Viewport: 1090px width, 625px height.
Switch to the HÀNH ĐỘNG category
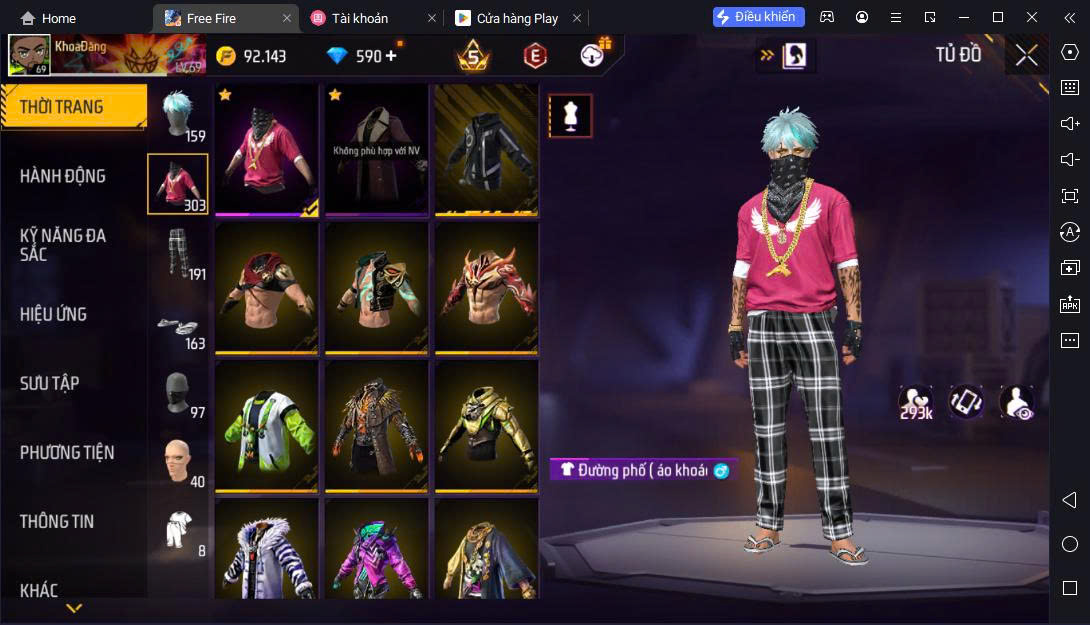click(63, 176)
